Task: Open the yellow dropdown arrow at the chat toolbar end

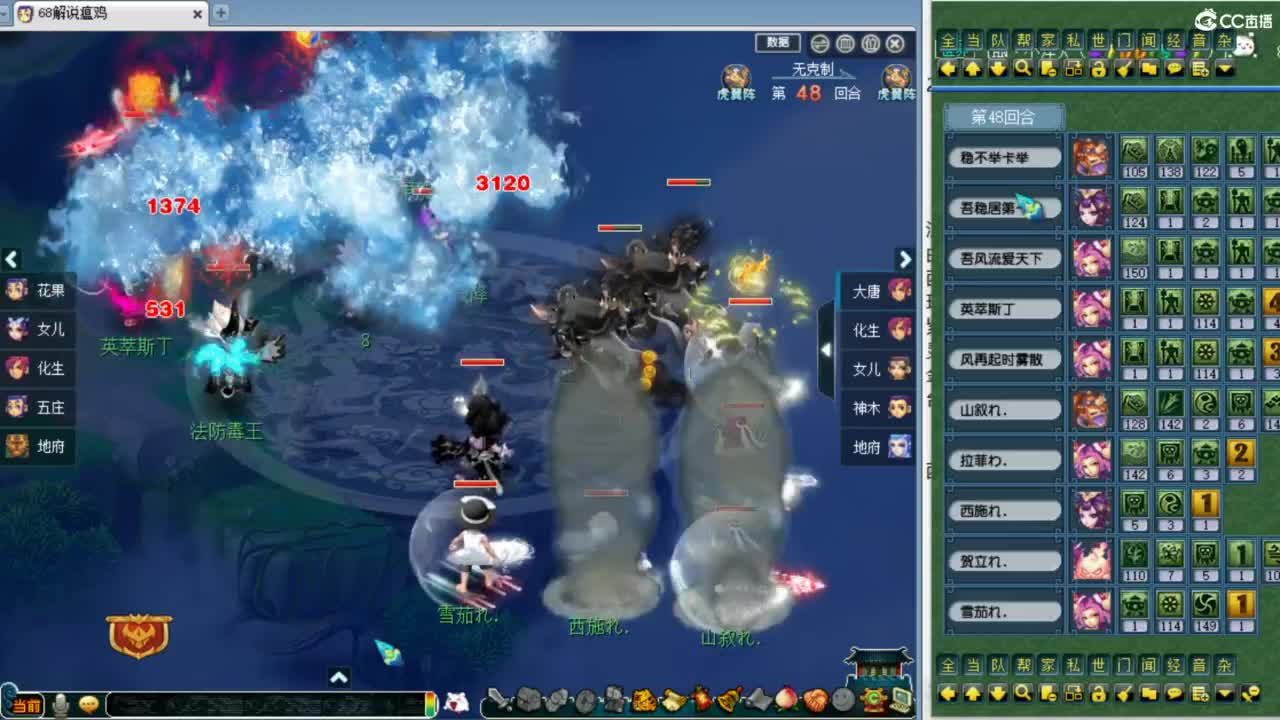Action: pos(1223,69)
